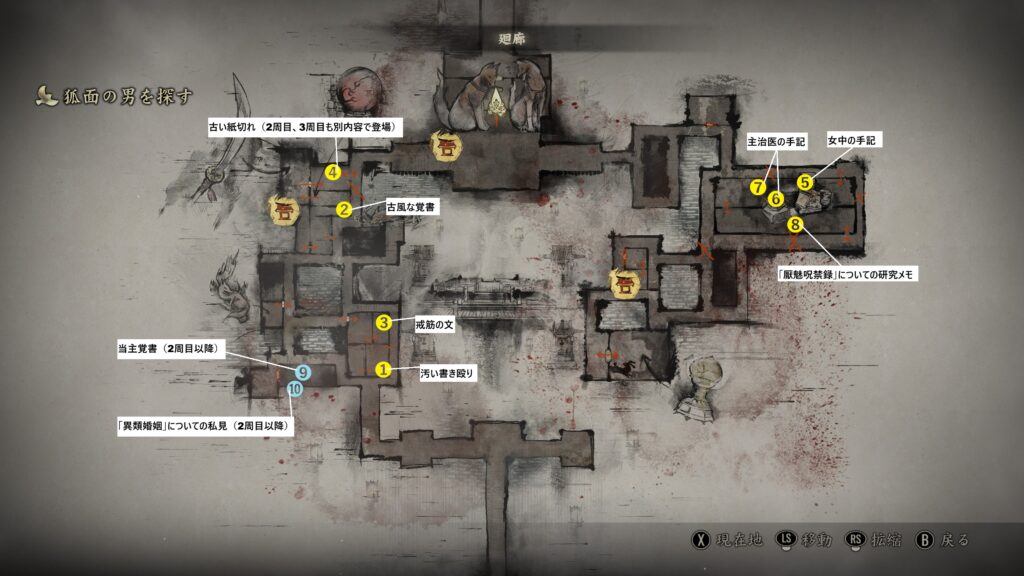Viewport: 1024px width, 576px height.
Task: Click yellow marker number 8
Action: [x=796, y=224]
